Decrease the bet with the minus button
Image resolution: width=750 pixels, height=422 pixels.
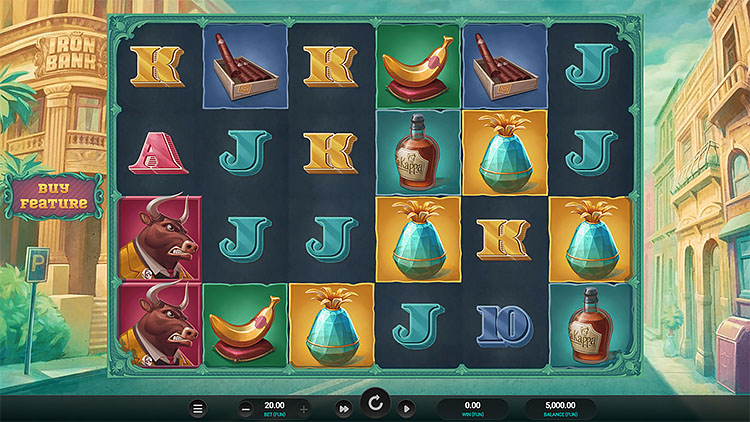[246, 408]
